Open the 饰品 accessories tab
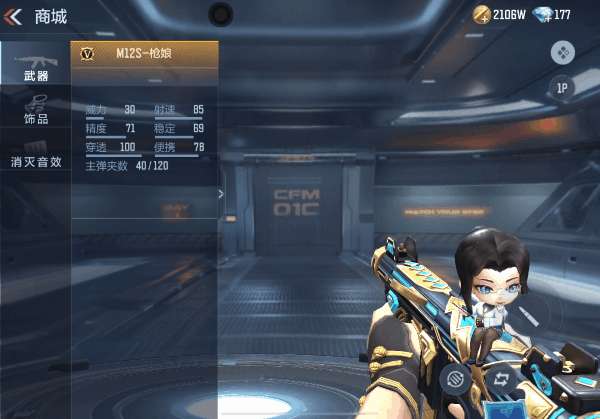Viewport: 600px width, 419px height. pyautogui.click(x=36, y=110)
